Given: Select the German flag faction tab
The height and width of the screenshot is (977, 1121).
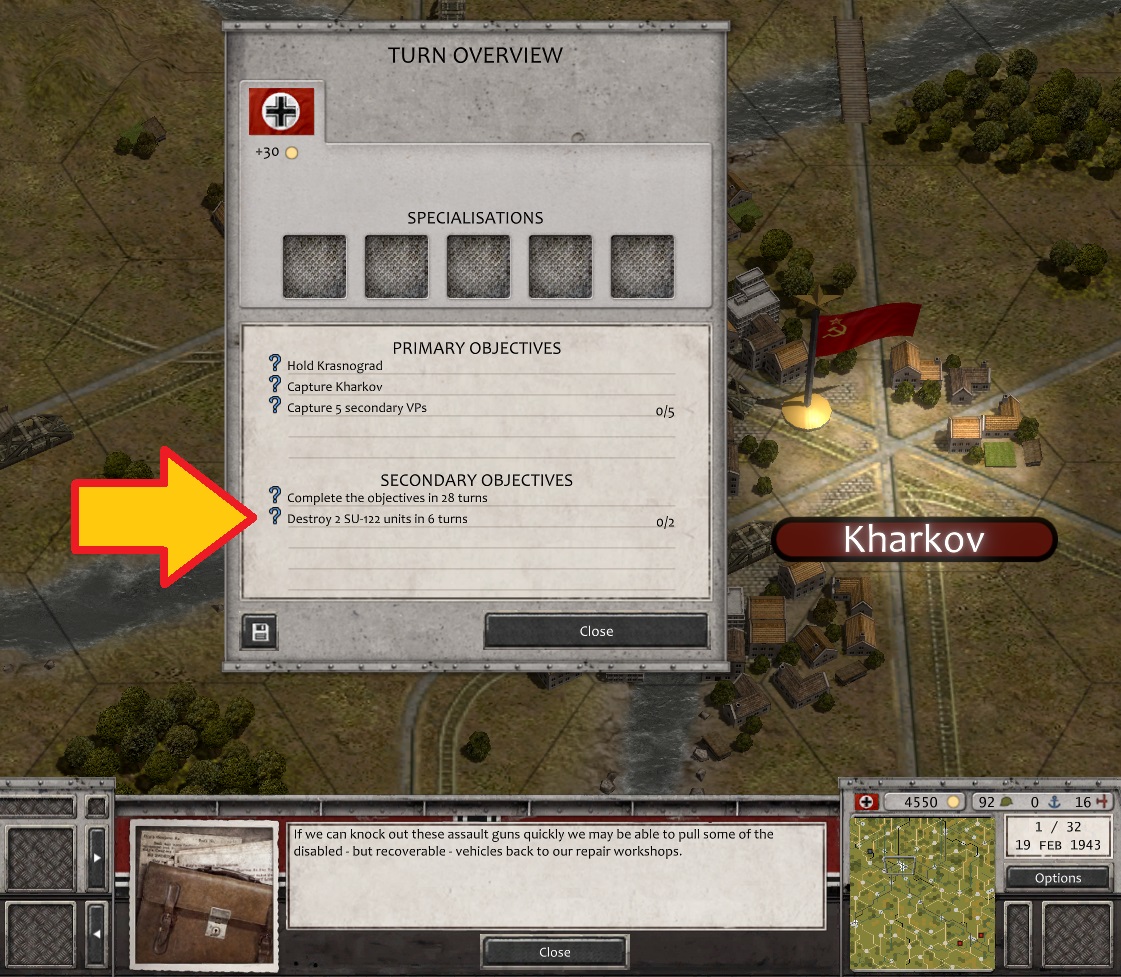Looking at the screenshot, I should (282, 111).
